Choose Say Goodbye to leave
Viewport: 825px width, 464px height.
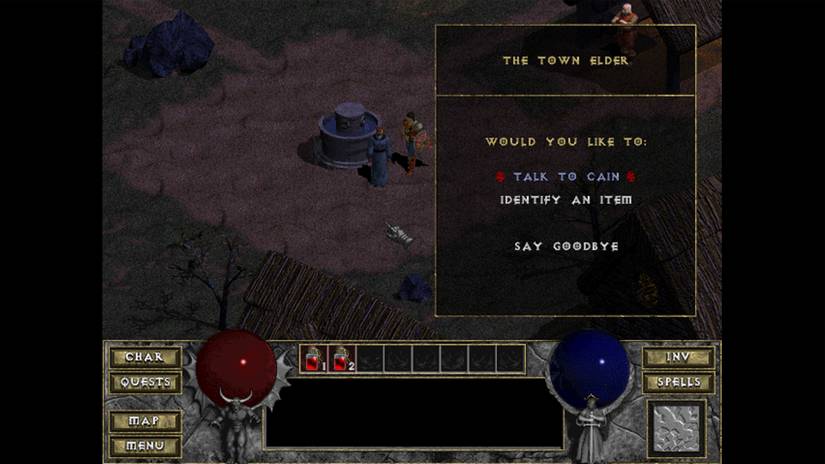pos(566,246)
